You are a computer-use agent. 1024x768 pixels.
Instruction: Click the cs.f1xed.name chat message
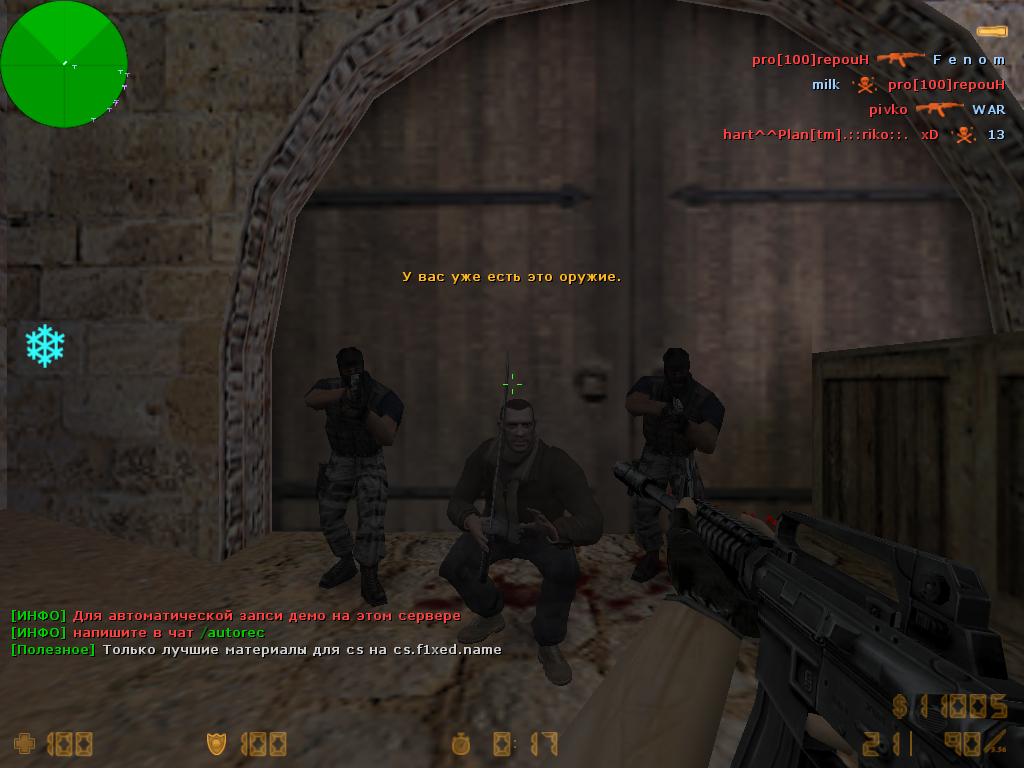(x=256, y=650)
